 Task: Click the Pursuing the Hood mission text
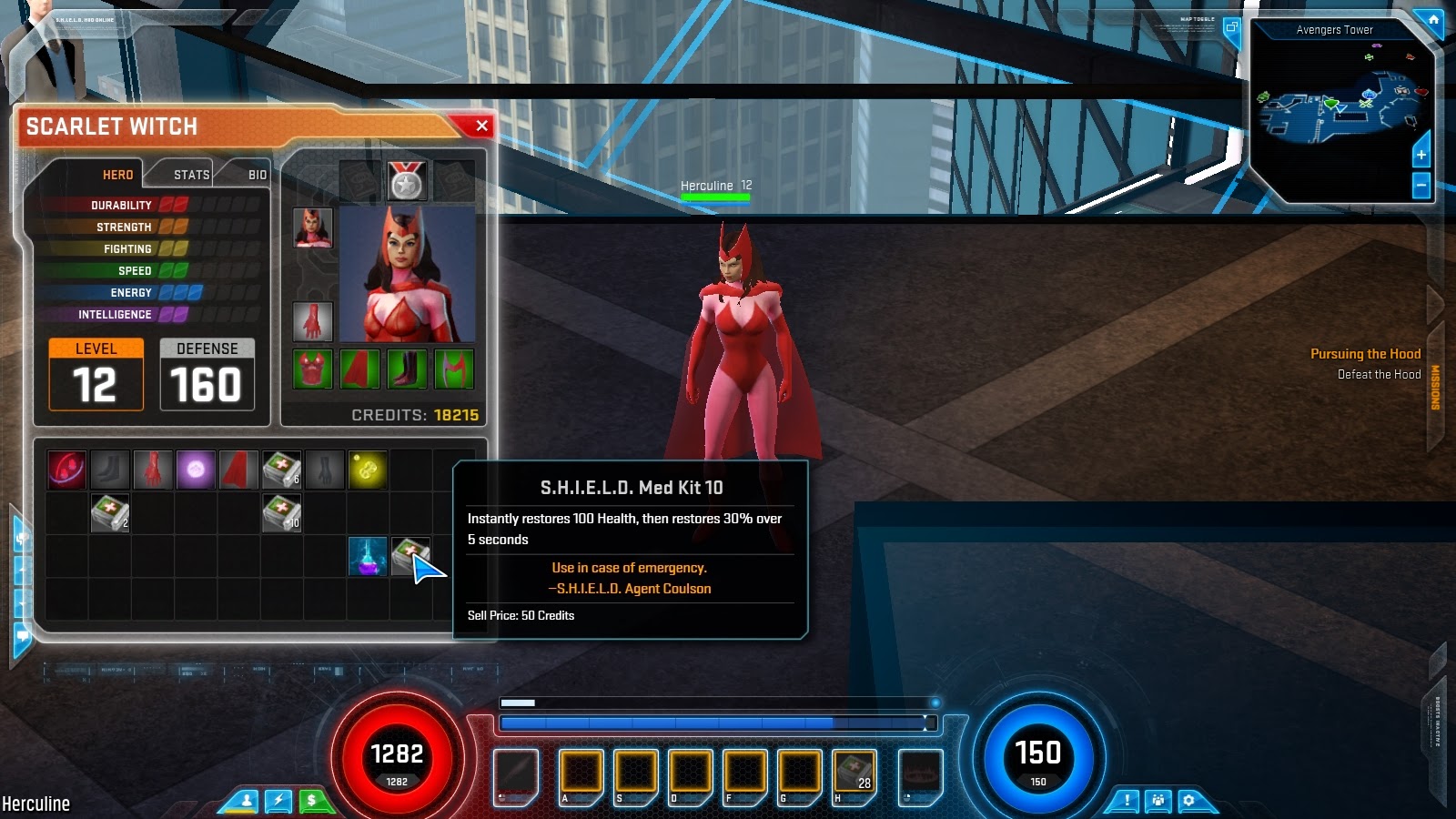pos(1365,353)
